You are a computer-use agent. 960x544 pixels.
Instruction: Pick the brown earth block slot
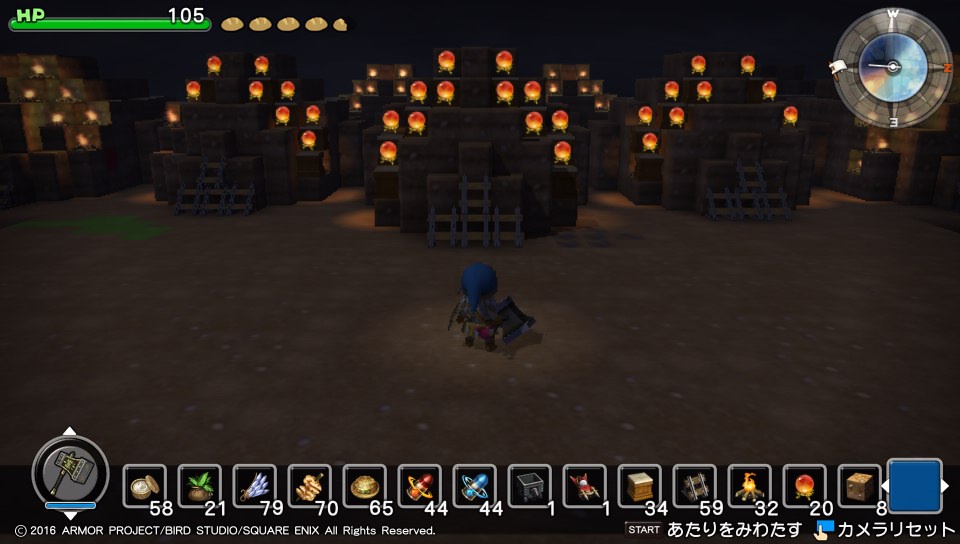pyautogui.click(x=859, y=487)
